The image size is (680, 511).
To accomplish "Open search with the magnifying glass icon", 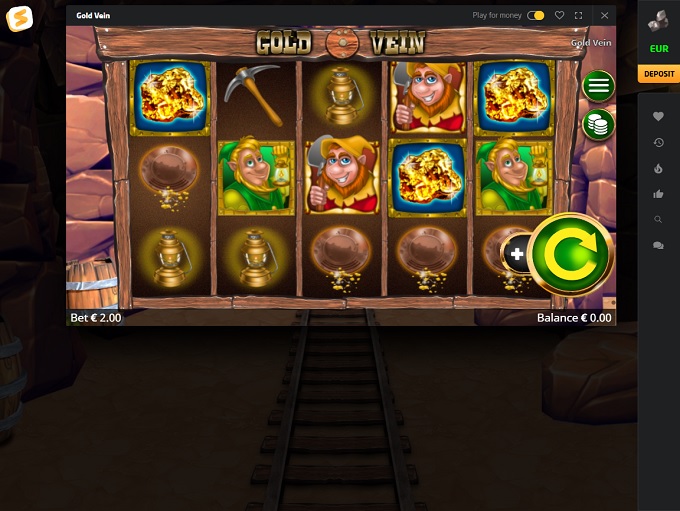I will (658, 219).
